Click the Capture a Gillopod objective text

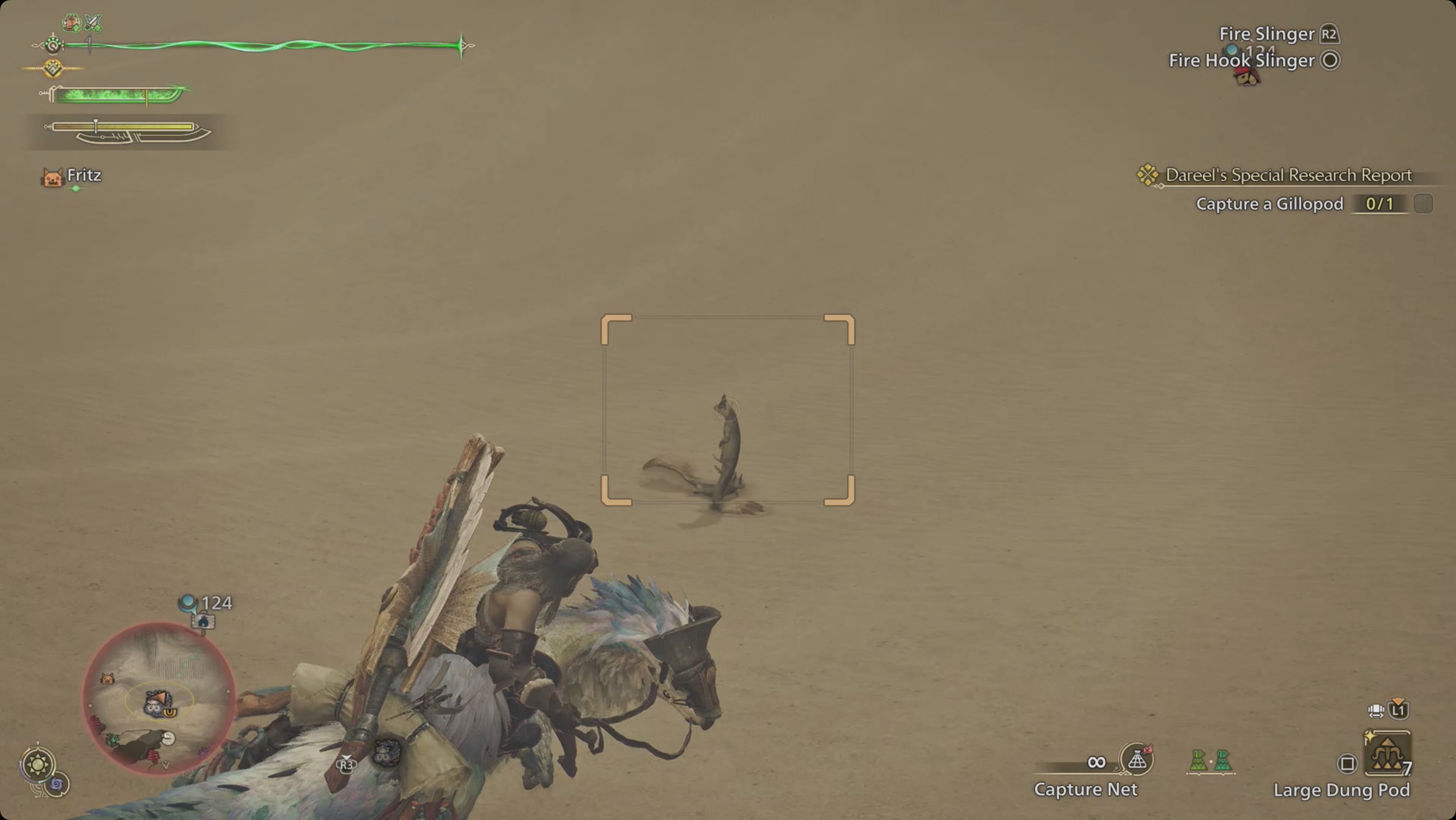pos(1270,204)
